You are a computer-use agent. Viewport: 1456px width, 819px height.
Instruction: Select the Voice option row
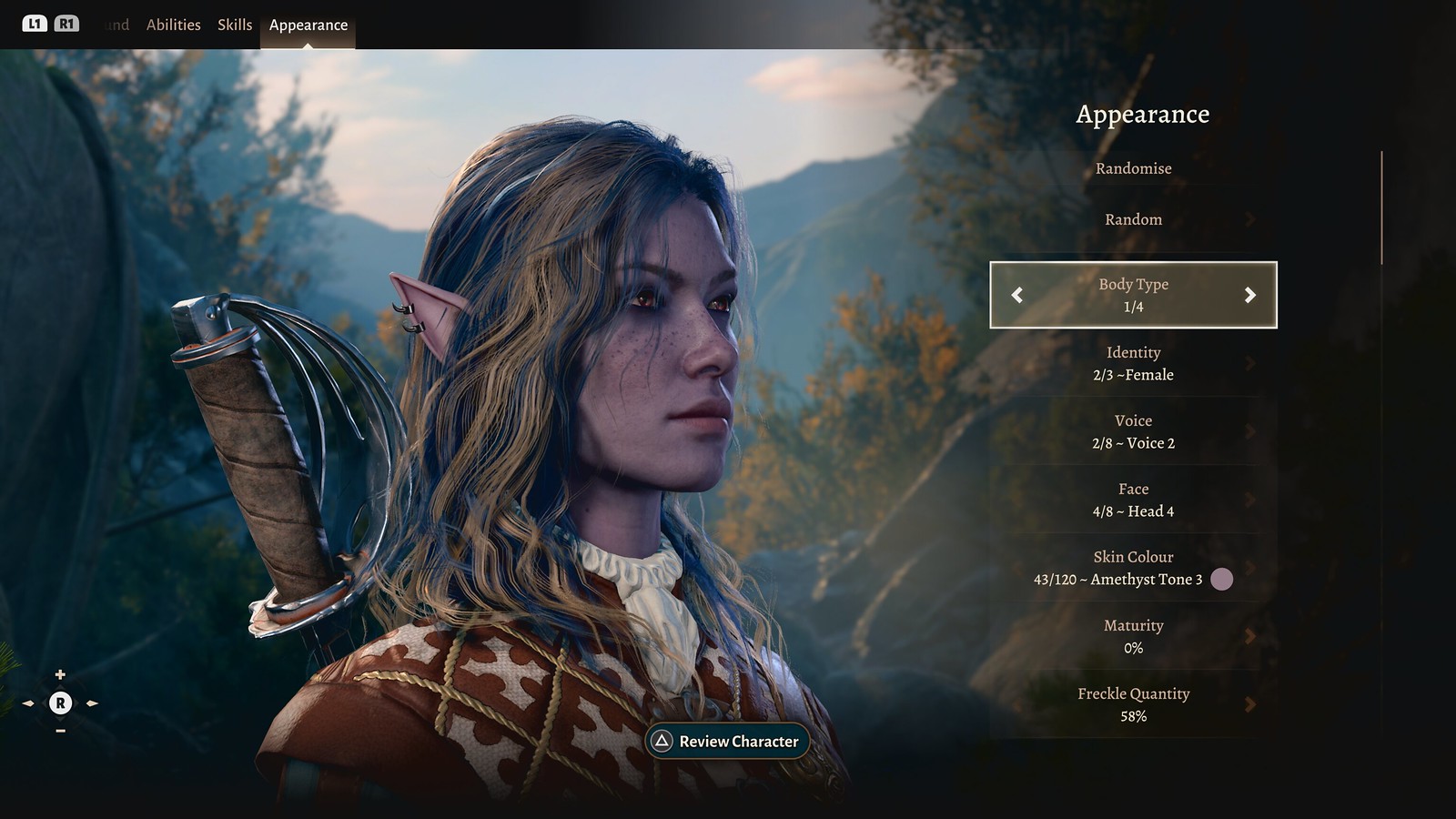click(x=1133, y=431)
